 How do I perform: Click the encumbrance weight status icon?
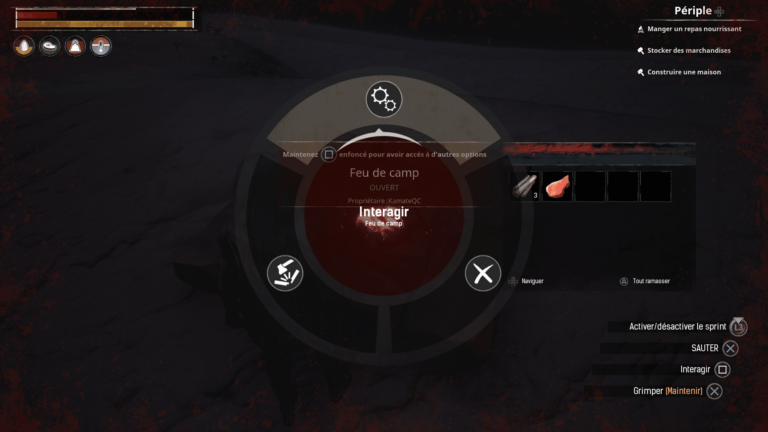click(75, 46)
